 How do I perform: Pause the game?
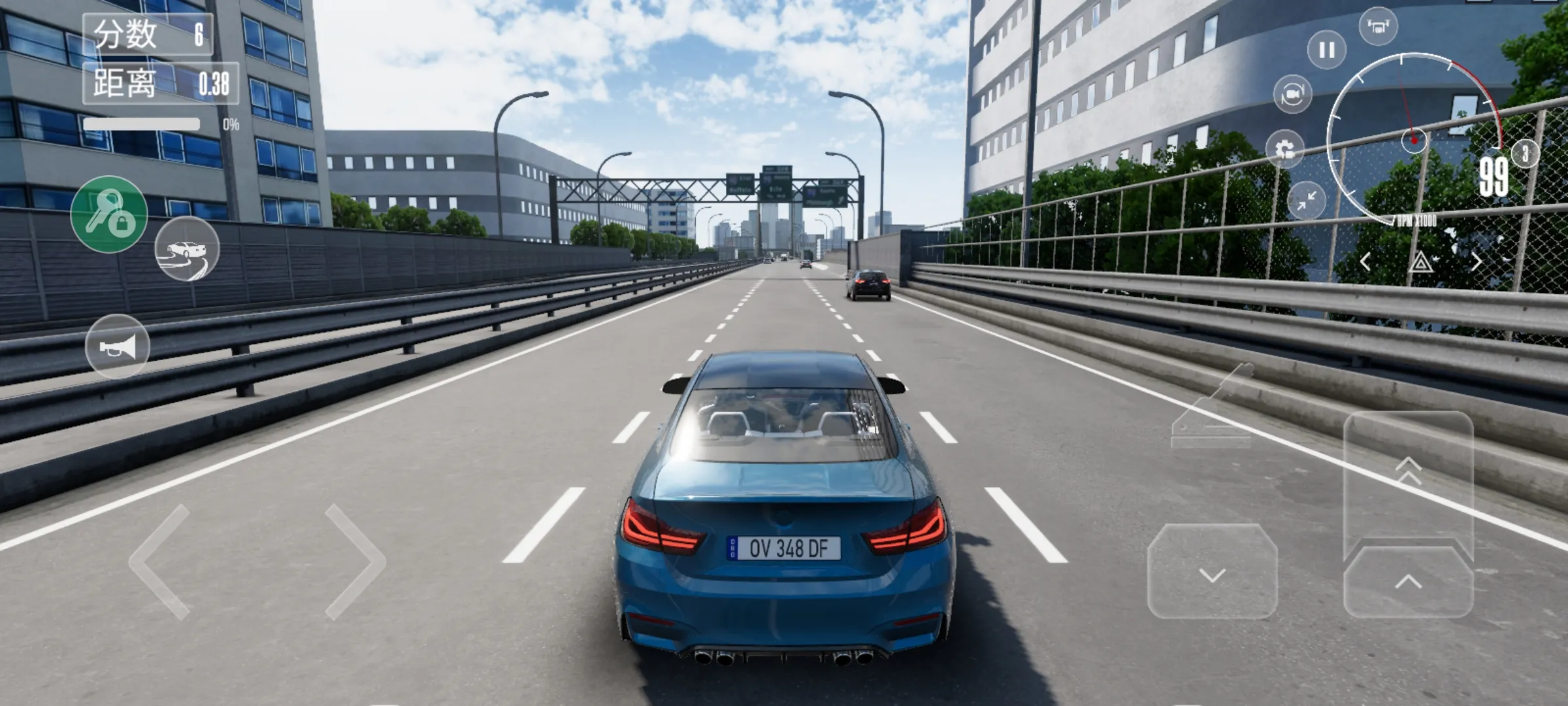pyautogui.click(x=1326, y=50)
